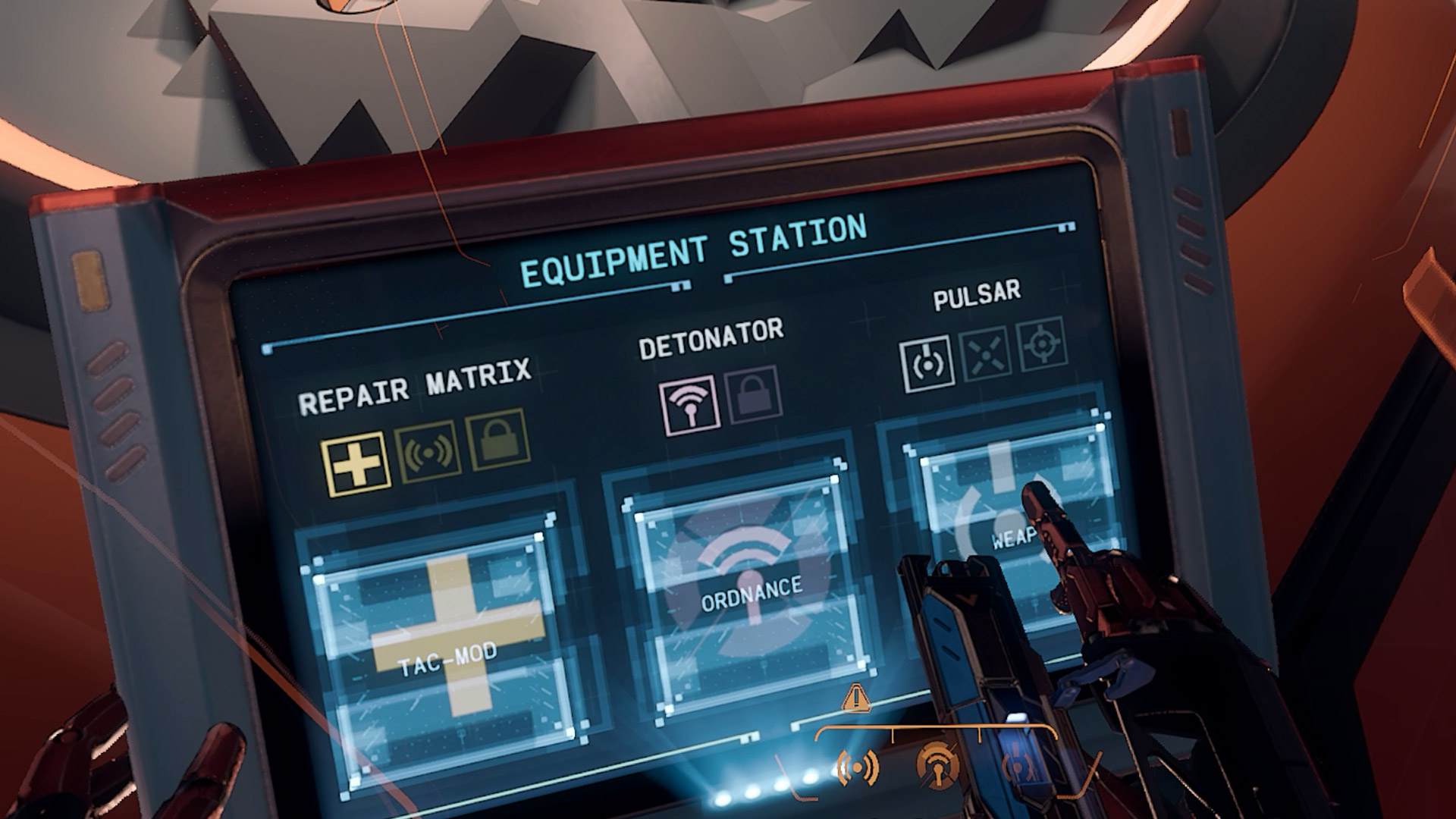The width and height of the screenshot is (1456, 819).
Task: Click the locked ordnance padlock slot
Action: pos(753,395)
